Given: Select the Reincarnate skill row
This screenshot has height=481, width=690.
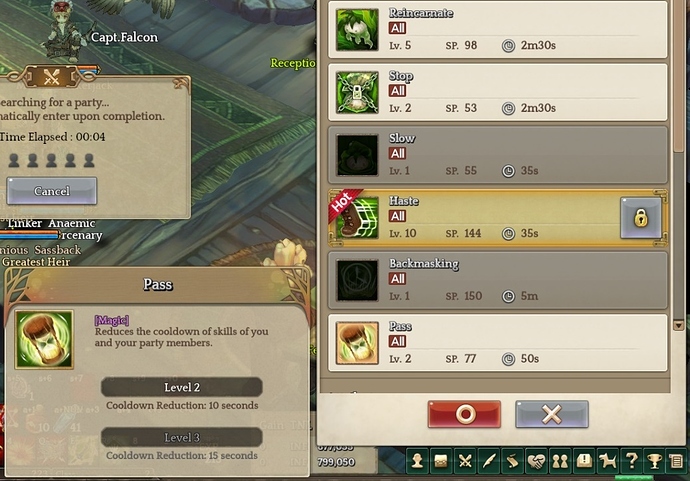Looking at the screenshot, I should (498, 28).
